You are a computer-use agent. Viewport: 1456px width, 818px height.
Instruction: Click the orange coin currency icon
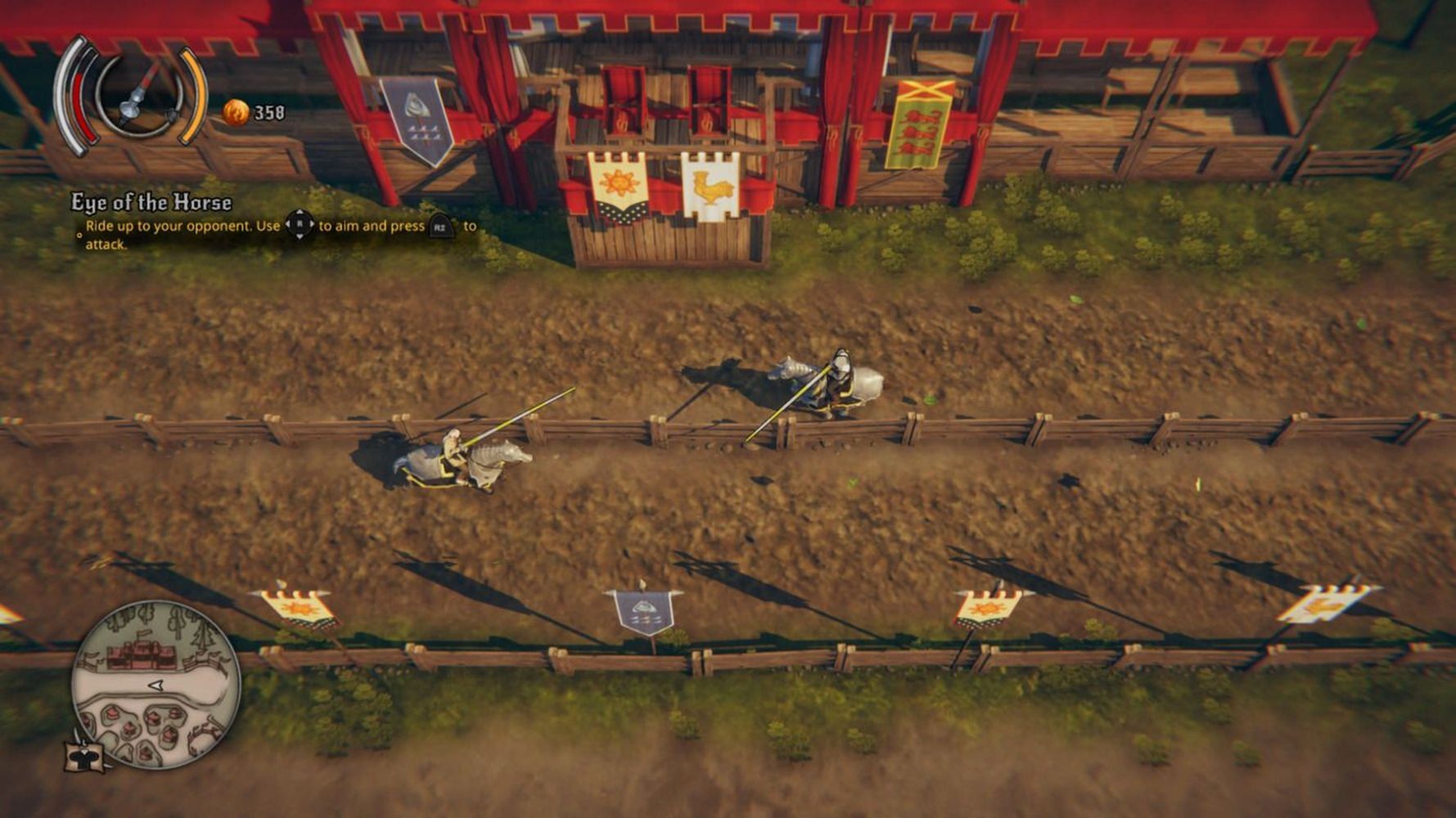coord(236,112)
